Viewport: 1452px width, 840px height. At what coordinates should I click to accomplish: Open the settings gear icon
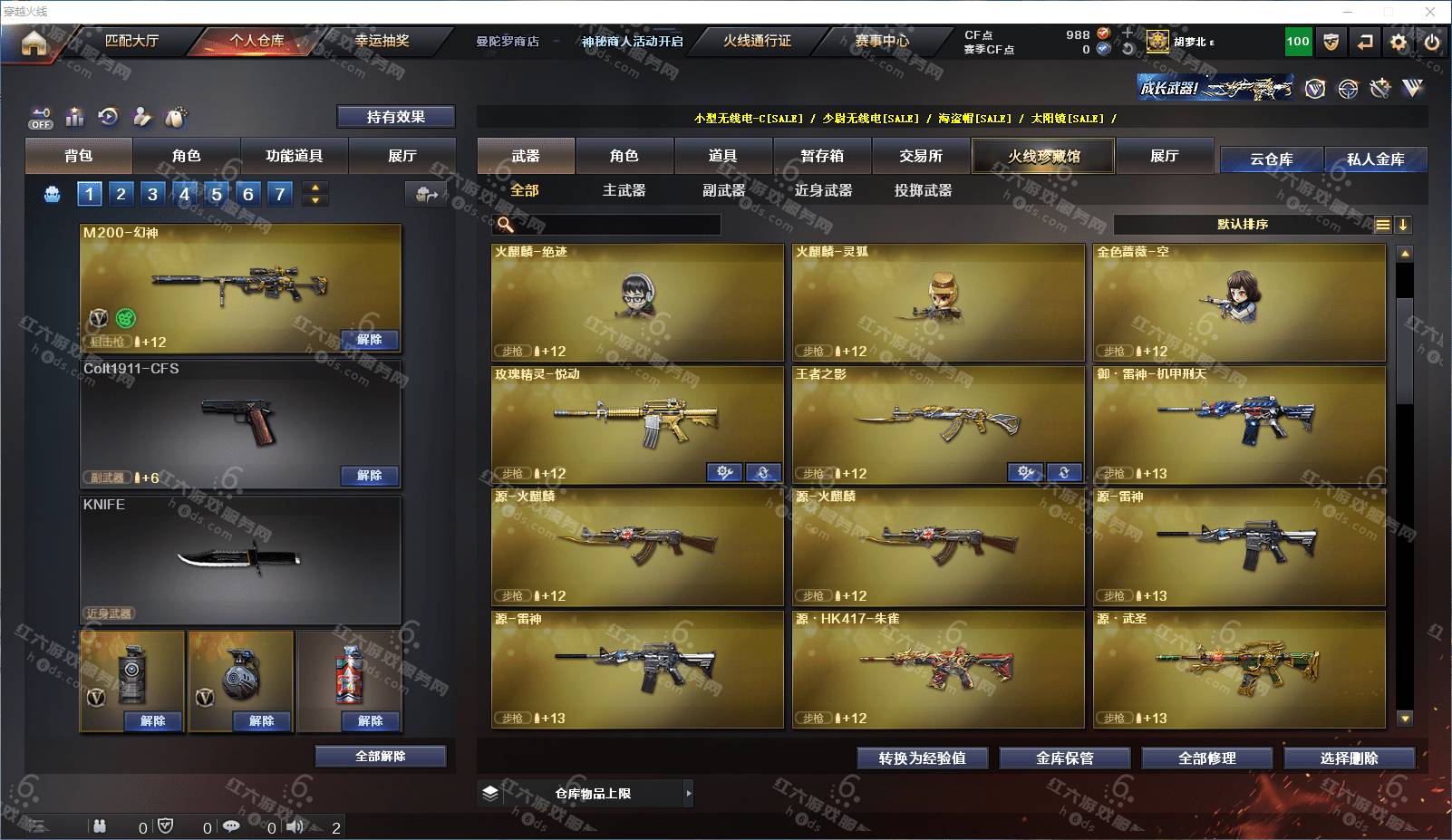1399,43
